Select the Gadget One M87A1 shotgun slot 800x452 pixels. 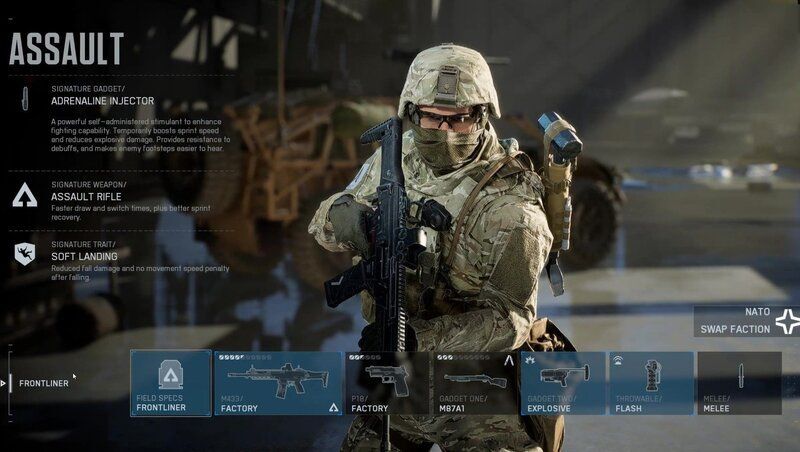pos(474,382)
